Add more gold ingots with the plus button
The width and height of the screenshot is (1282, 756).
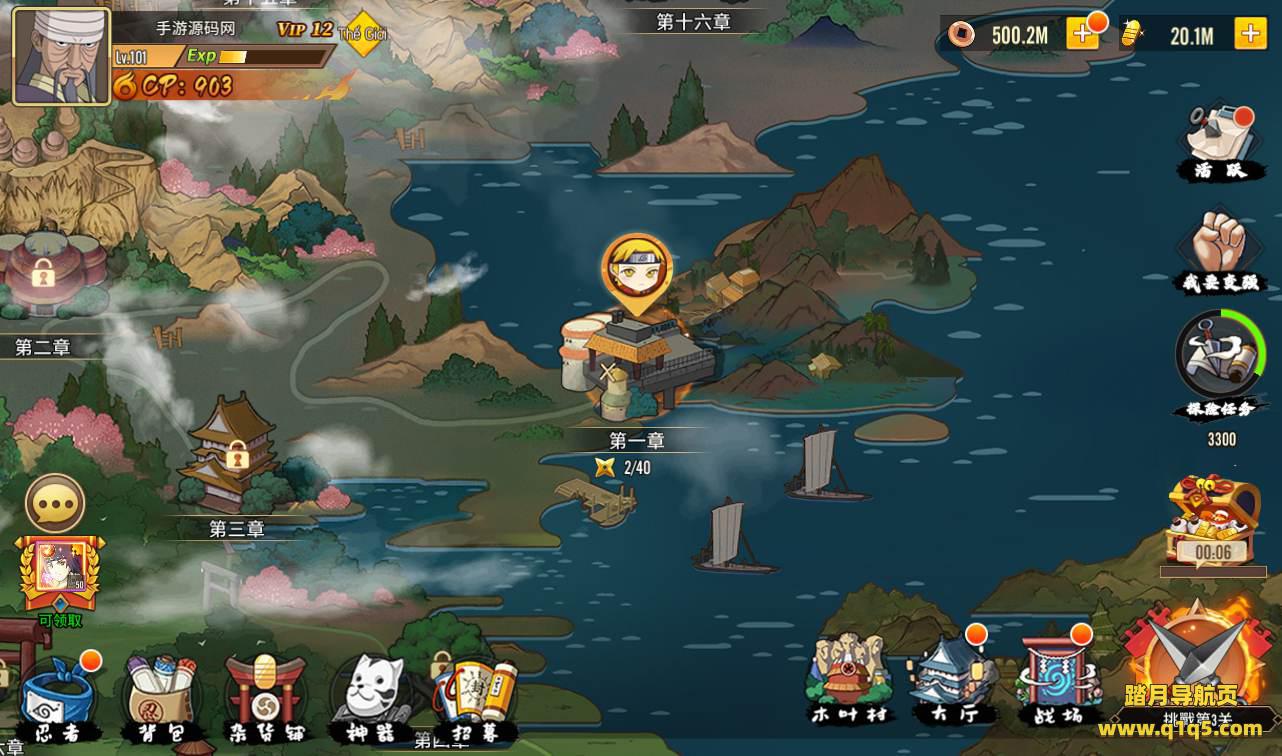1250,35
